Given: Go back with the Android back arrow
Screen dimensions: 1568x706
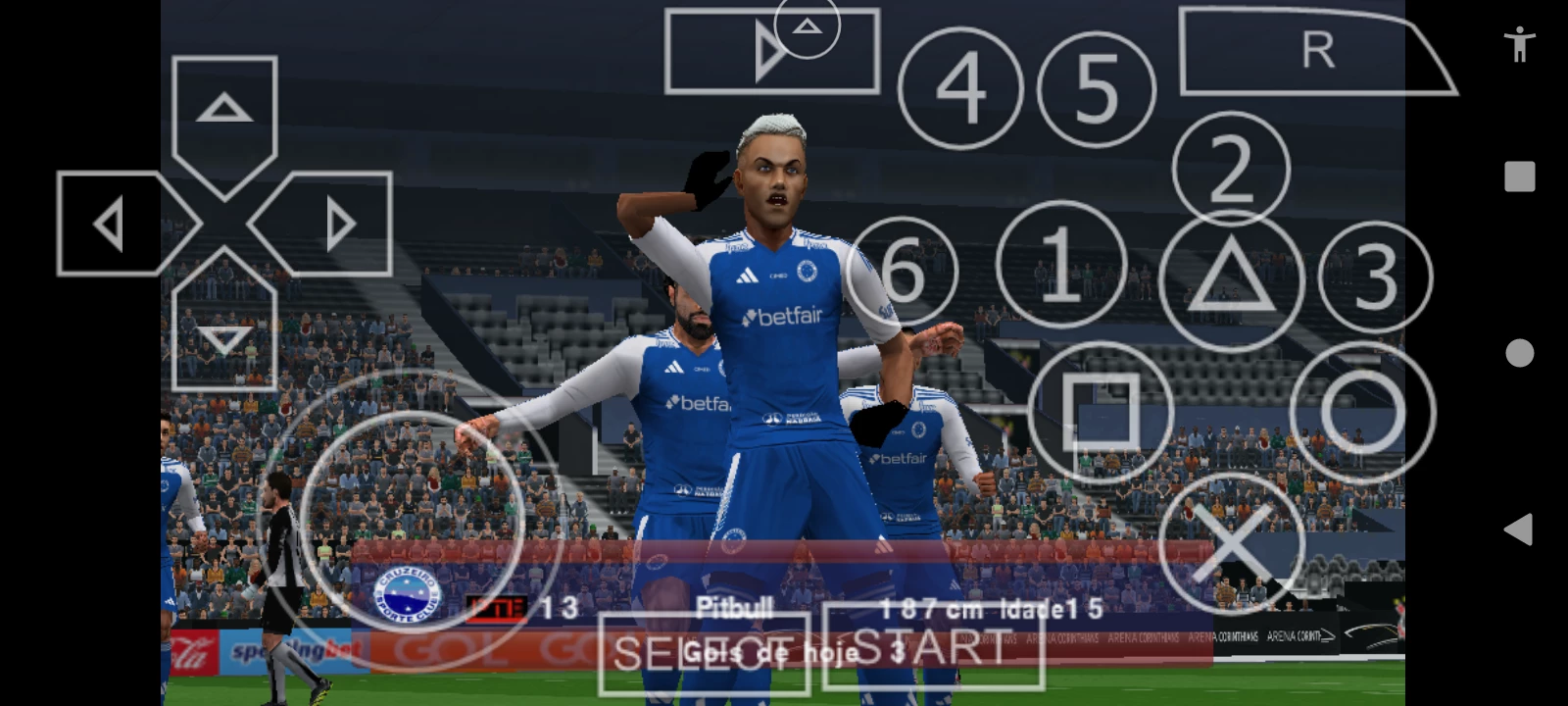Looking at the screenshot, I should click(1518, 529).
